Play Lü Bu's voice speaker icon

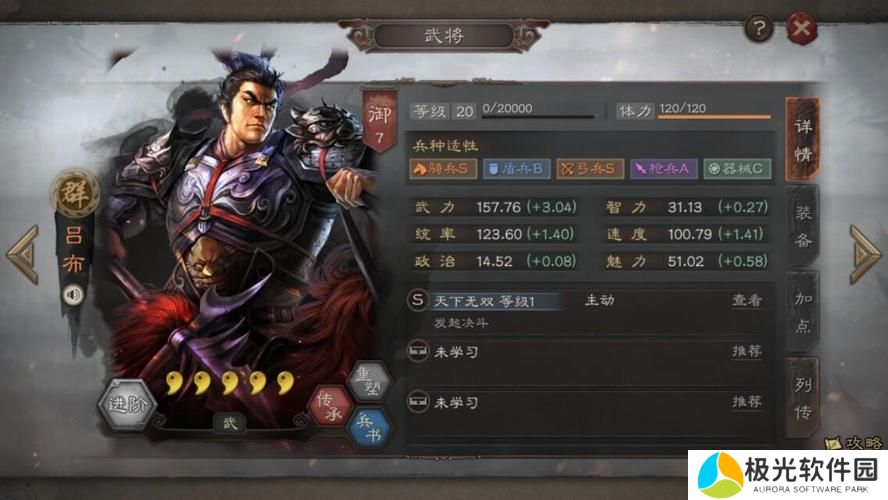tap(73, 295)
